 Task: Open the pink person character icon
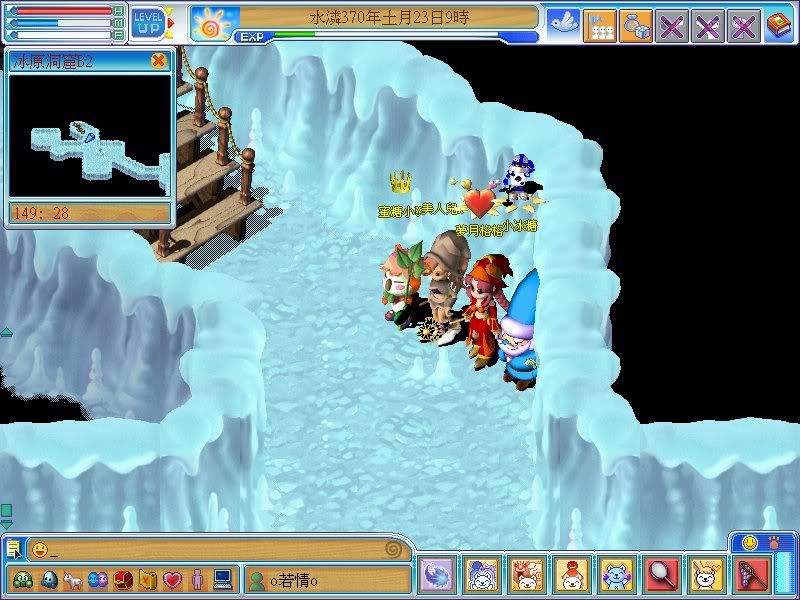pos(197,579)
